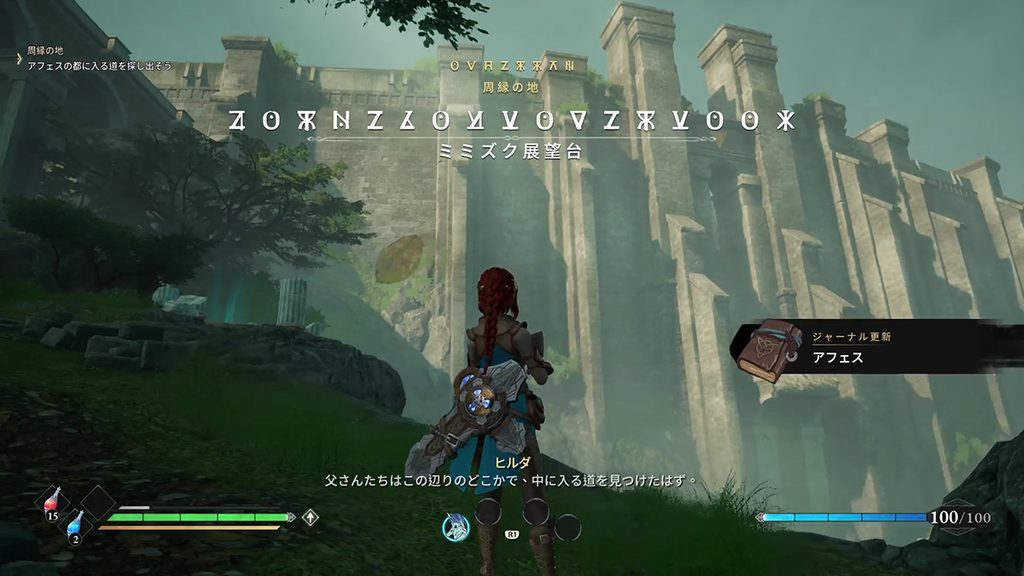Viewport: 1024px width, 576px height.
Task: Click the diamond arrow icon beside health bar
Action: 311,517
